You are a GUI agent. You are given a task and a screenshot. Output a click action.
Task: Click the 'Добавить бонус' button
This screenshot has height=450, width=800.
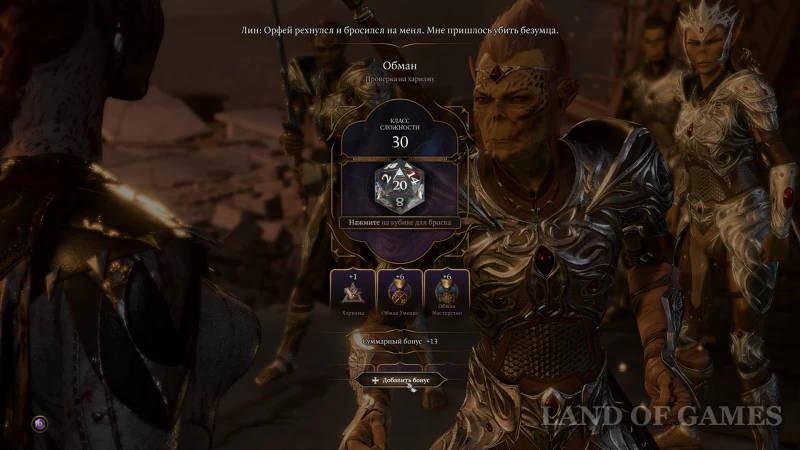(x=400, y=380)
